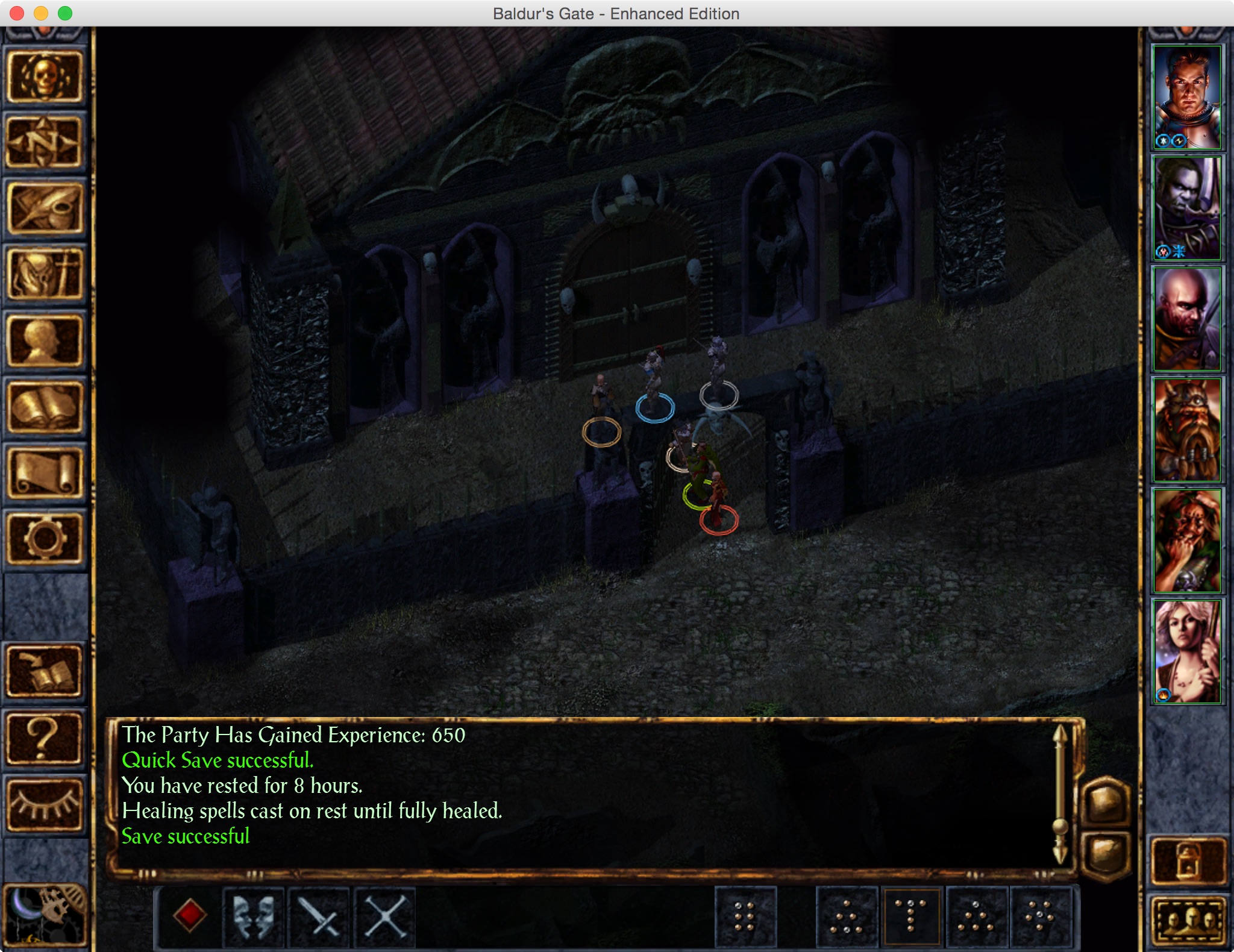Open the area map with compass icon

(45, 143)
